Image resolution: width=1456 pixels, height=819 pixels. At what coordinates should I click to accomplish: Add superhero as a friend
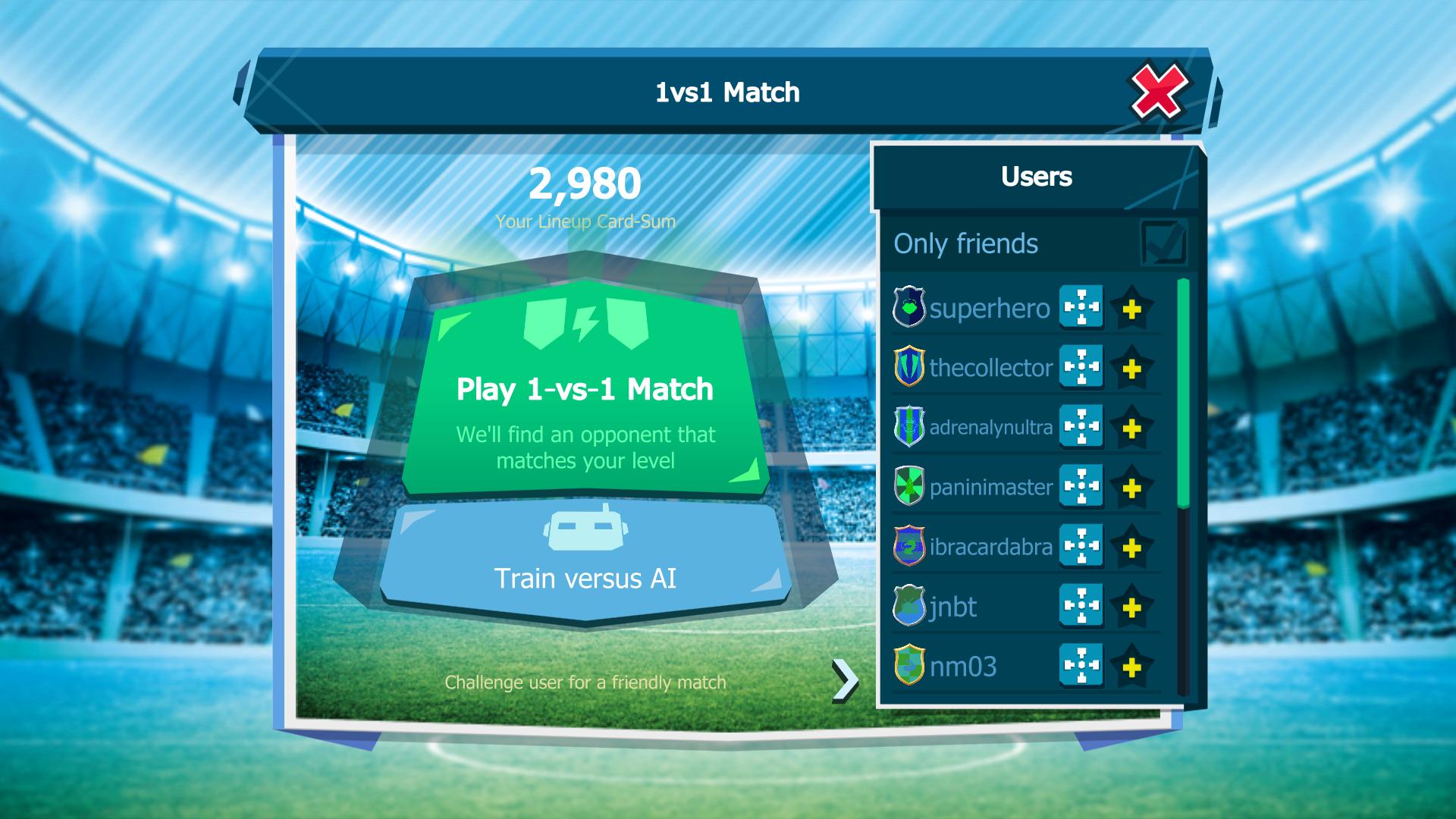[x=1131, y=309]
